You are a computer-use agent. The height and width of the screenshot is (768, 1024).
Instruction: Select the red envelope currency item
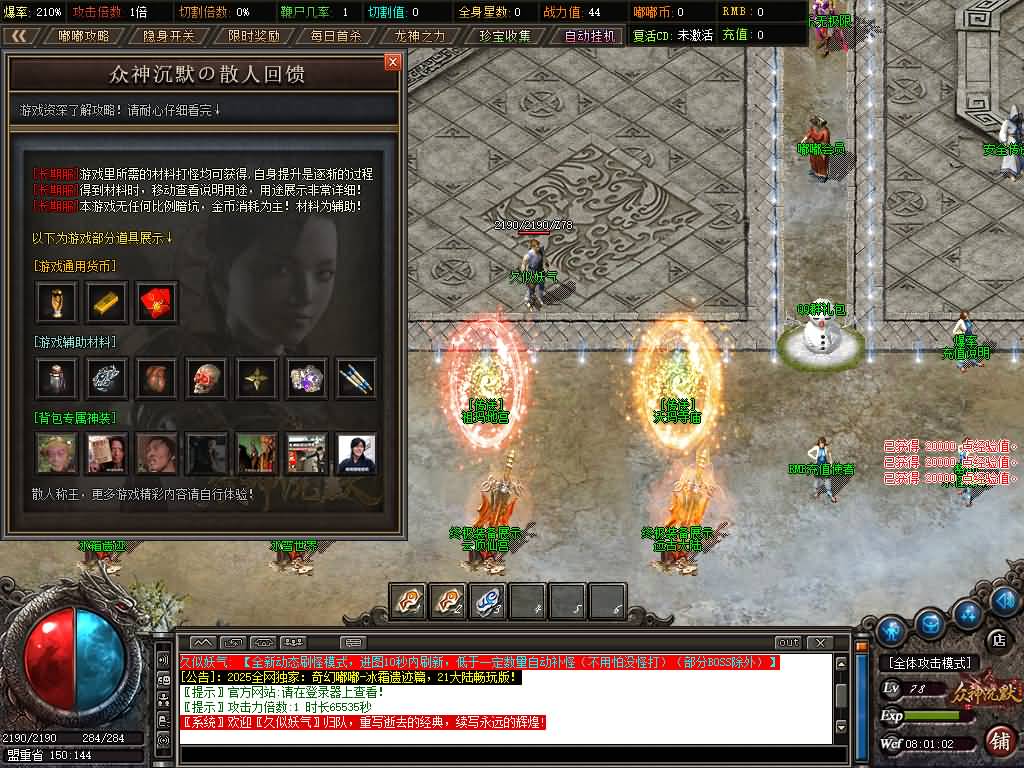156,301
